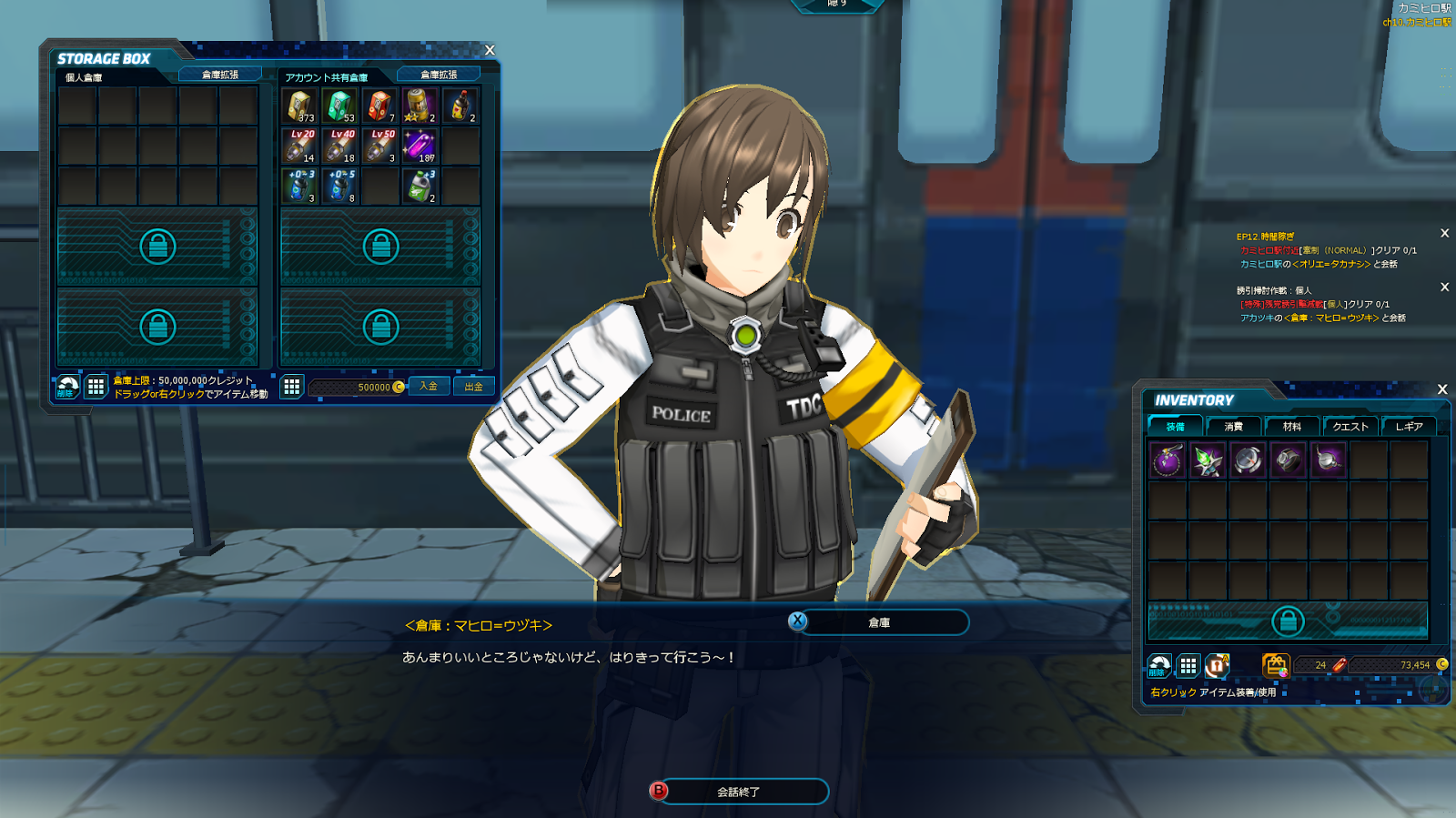1456x818 pixels.
Task: Pick the Lv 50 item in shared storage
Action: [380, 146]
